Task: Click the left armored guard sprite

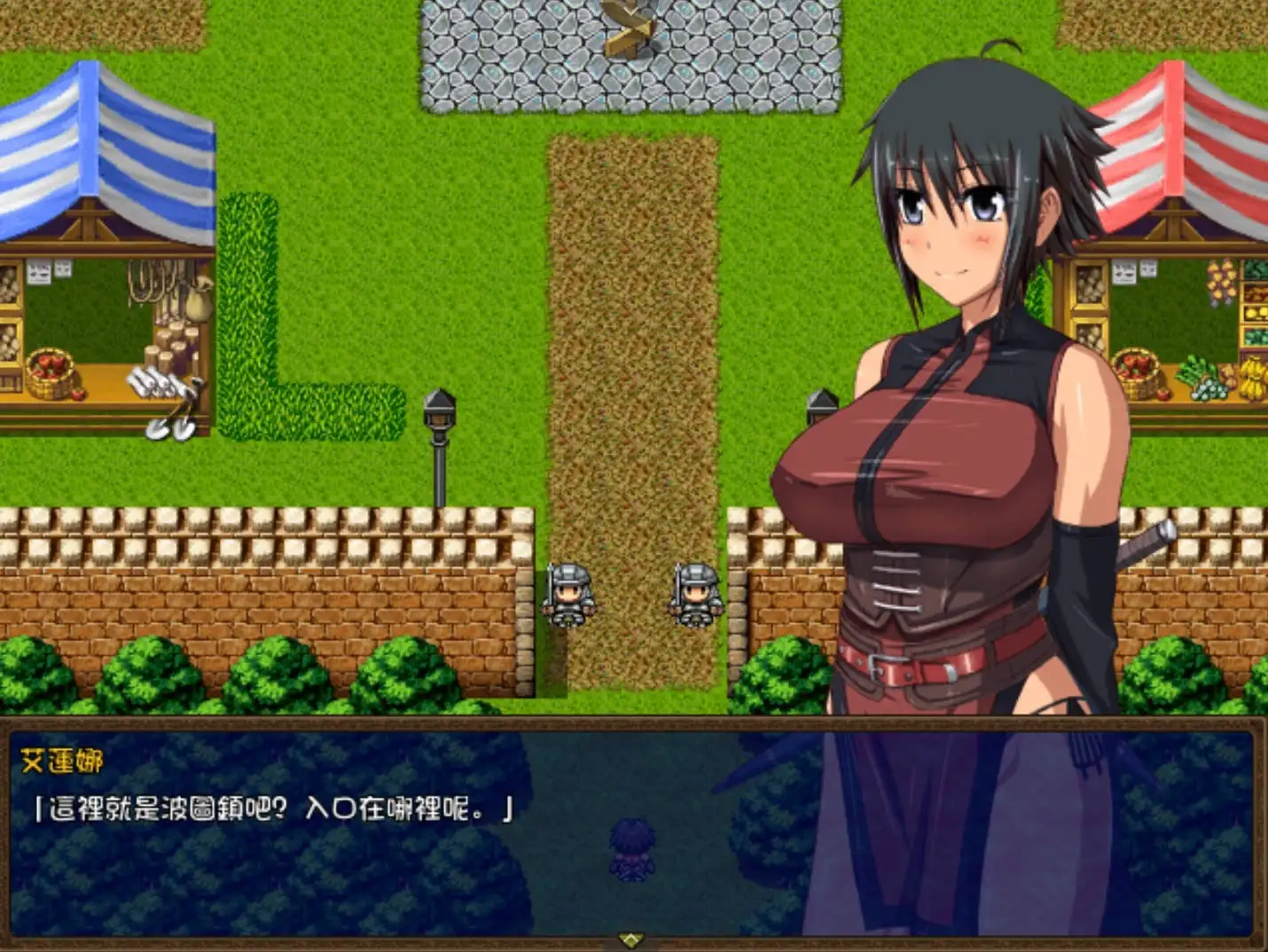Action: (x=568, y=596)
